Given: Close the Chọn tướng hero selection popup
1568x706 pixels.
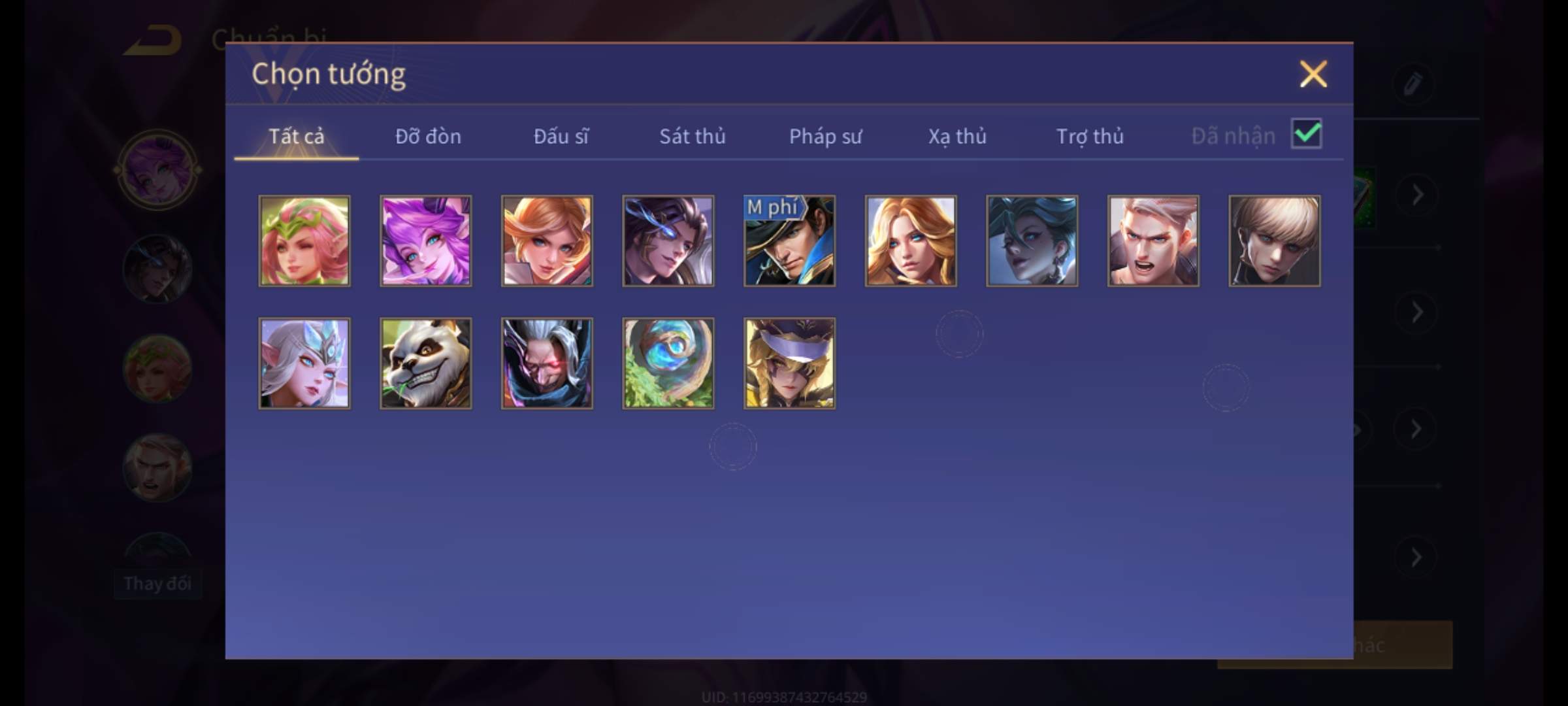Looking at the screenshot, I should coord(1313,74).
